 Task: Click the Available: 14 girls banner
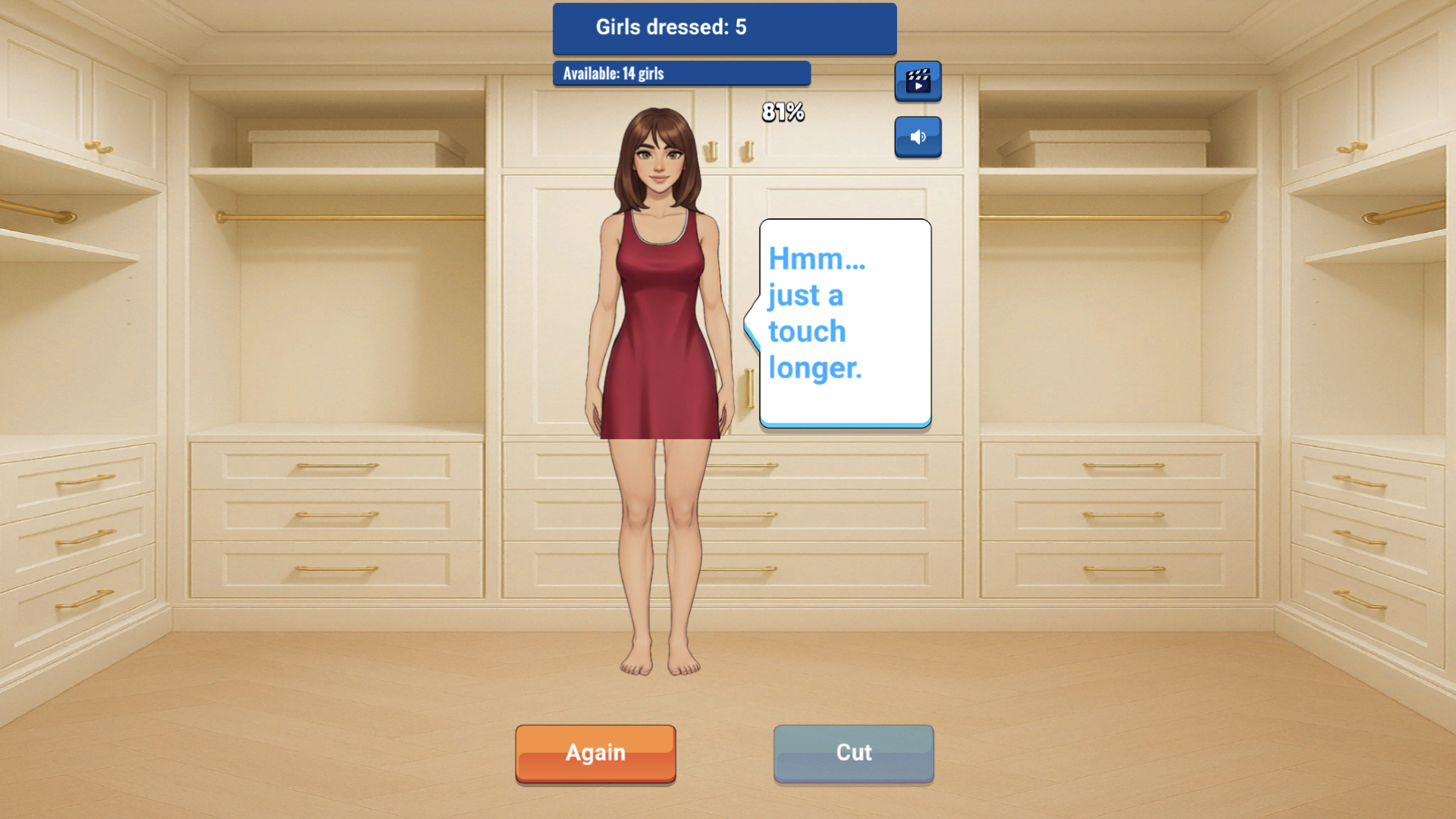(681, 74)
